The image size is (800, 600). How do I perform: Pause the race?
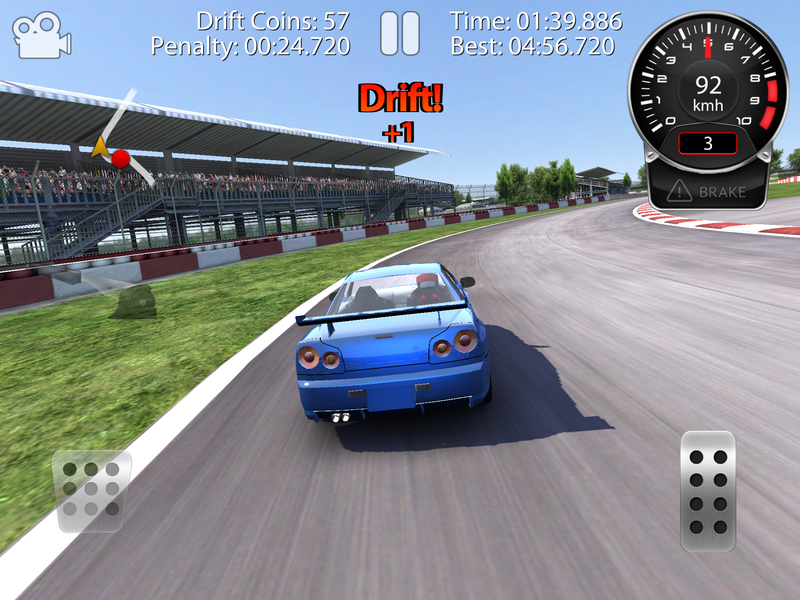click(x=400, y=34)
